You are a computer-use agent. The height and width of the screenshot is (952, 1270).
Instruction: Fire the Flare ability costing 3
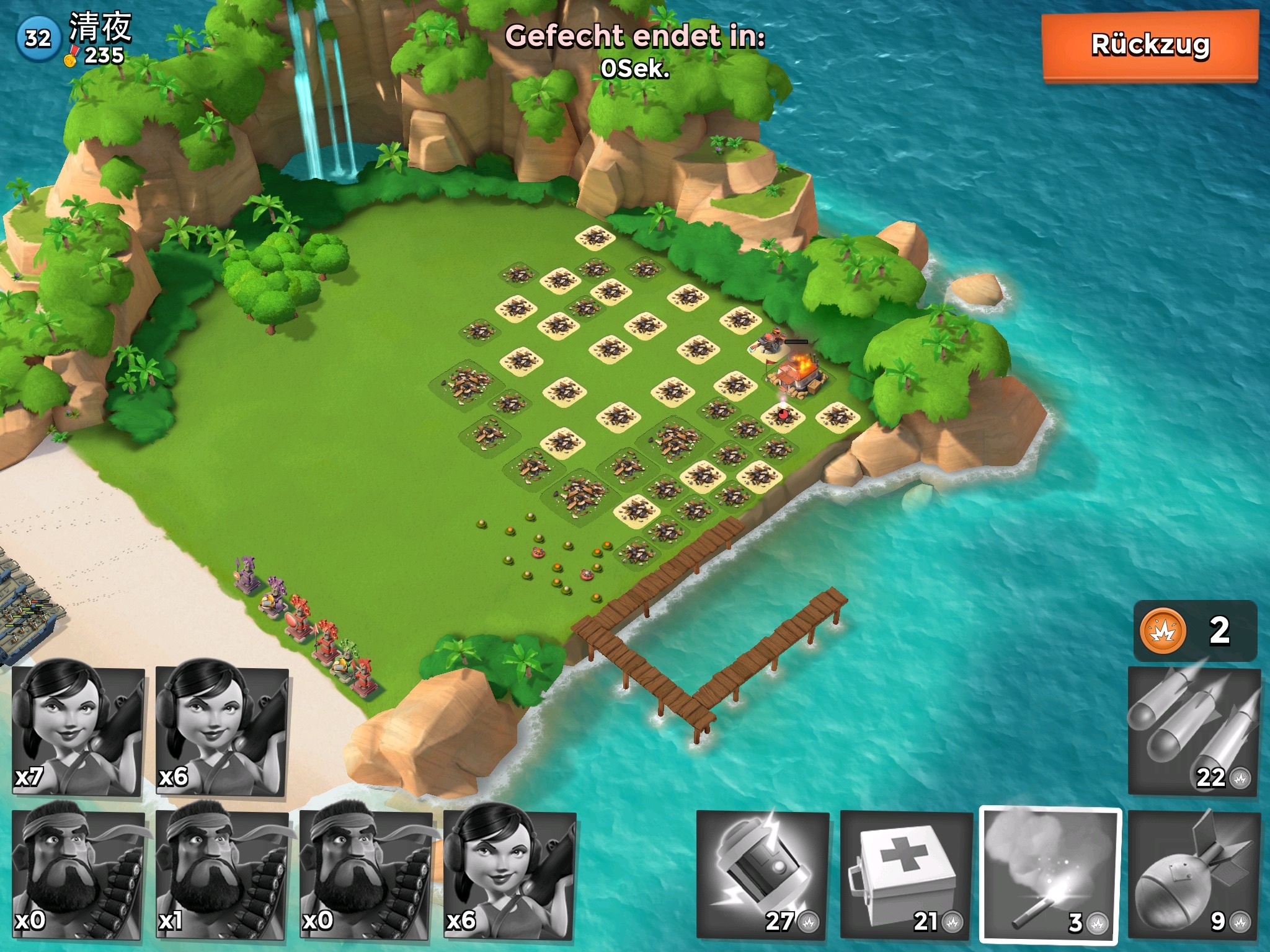[x=1050, y=875]
